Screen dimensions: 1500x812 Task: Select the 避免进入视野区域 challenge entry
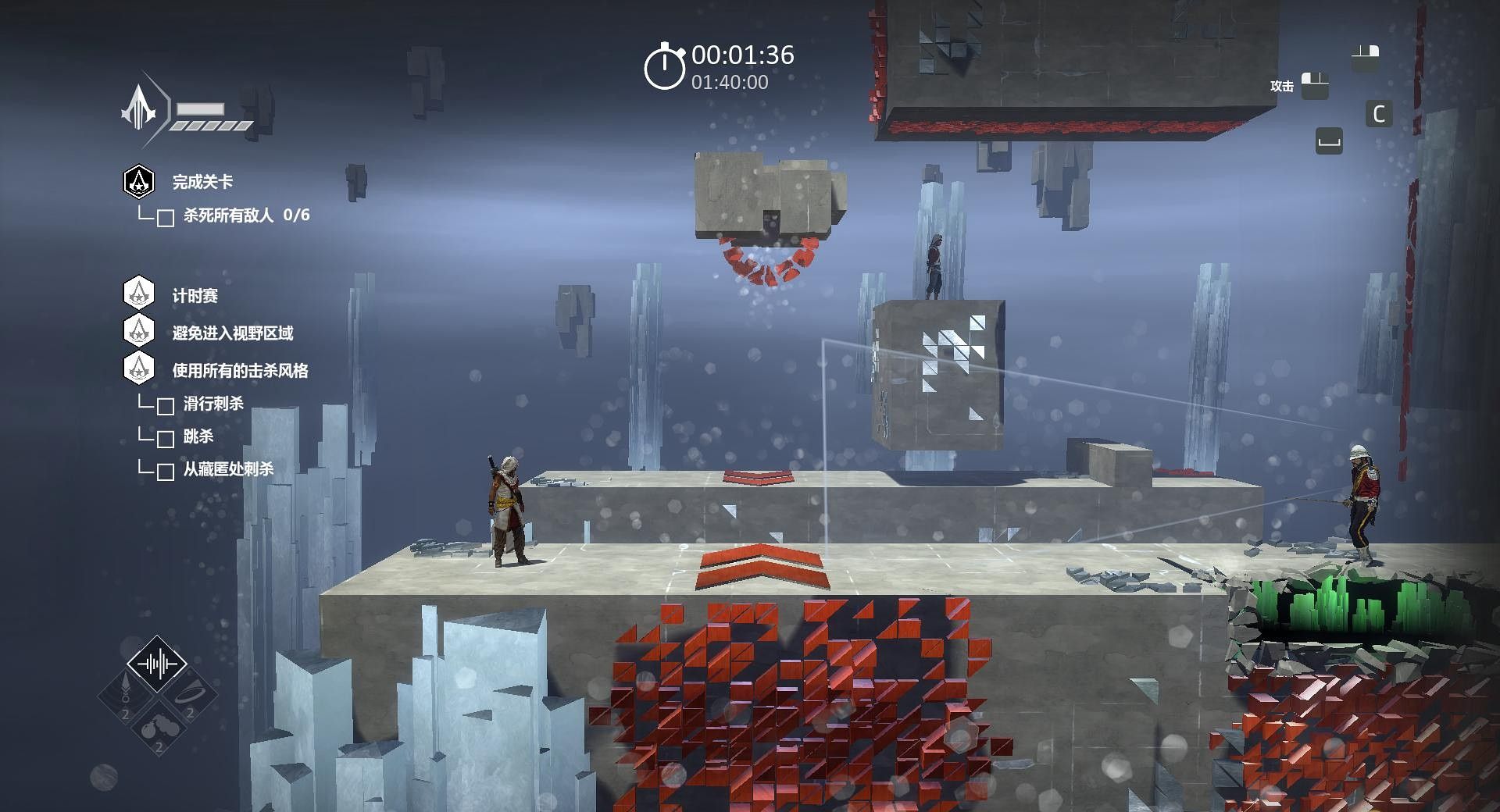(x=232, y=333)
